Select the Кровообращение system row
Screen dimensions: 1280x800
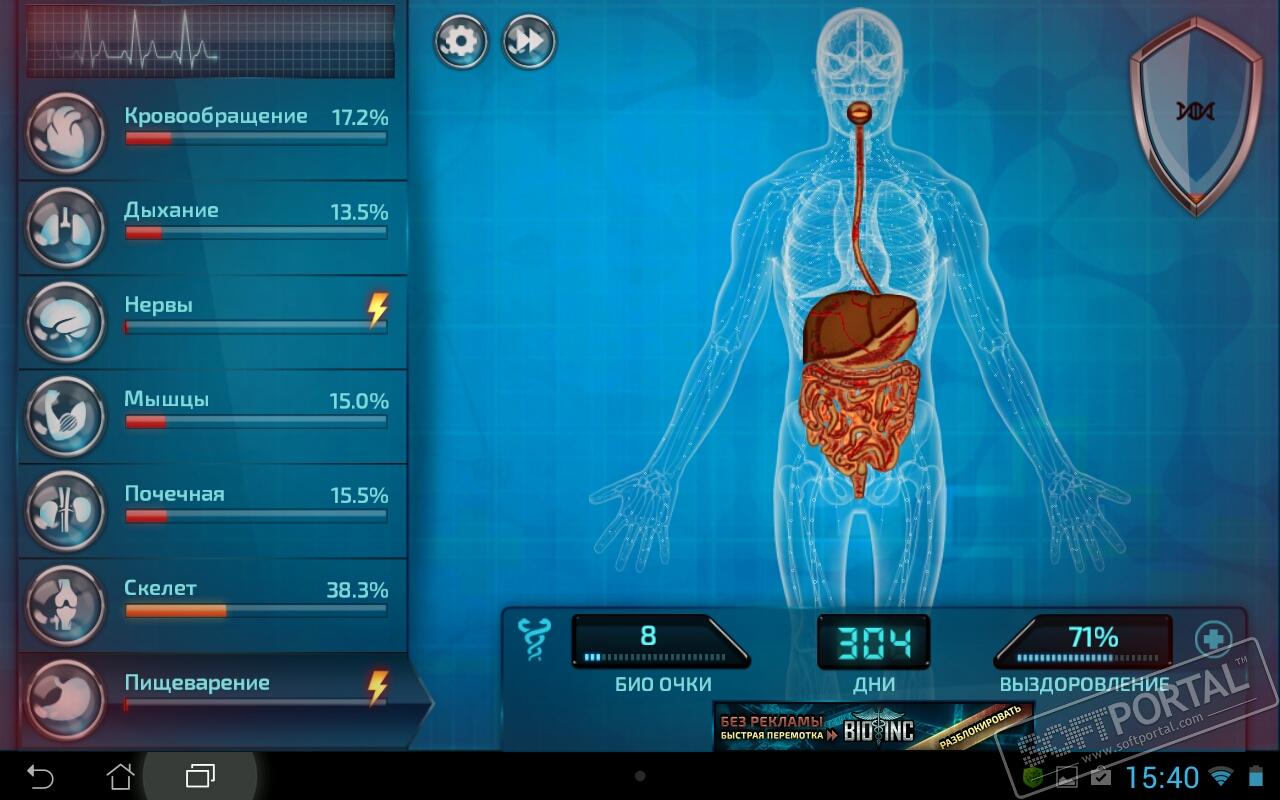coord(213,133)
